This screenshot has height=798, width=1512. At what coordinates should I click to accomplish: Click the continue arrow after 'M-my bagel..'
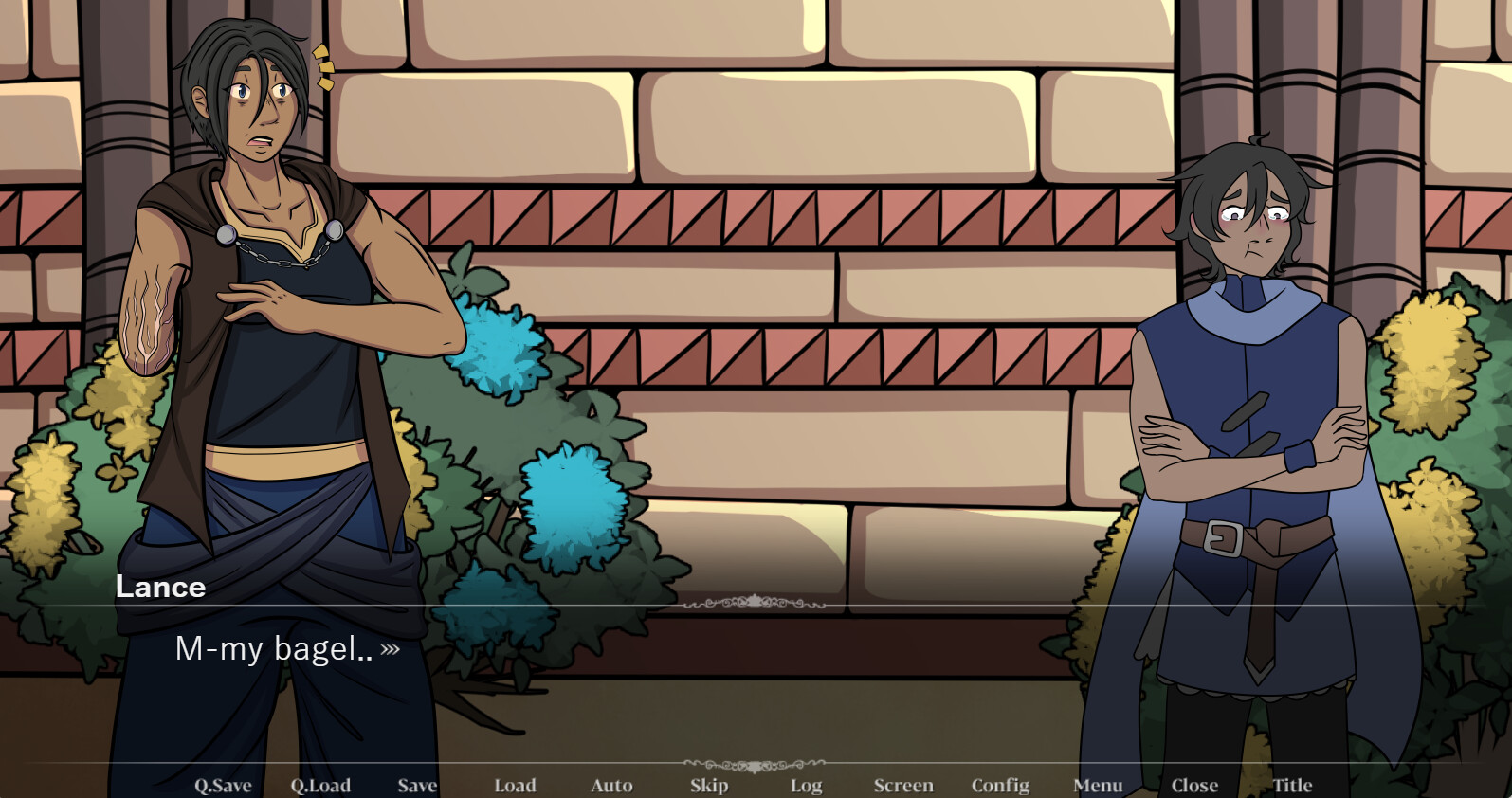pyautogui.click(x=390, y=650)
